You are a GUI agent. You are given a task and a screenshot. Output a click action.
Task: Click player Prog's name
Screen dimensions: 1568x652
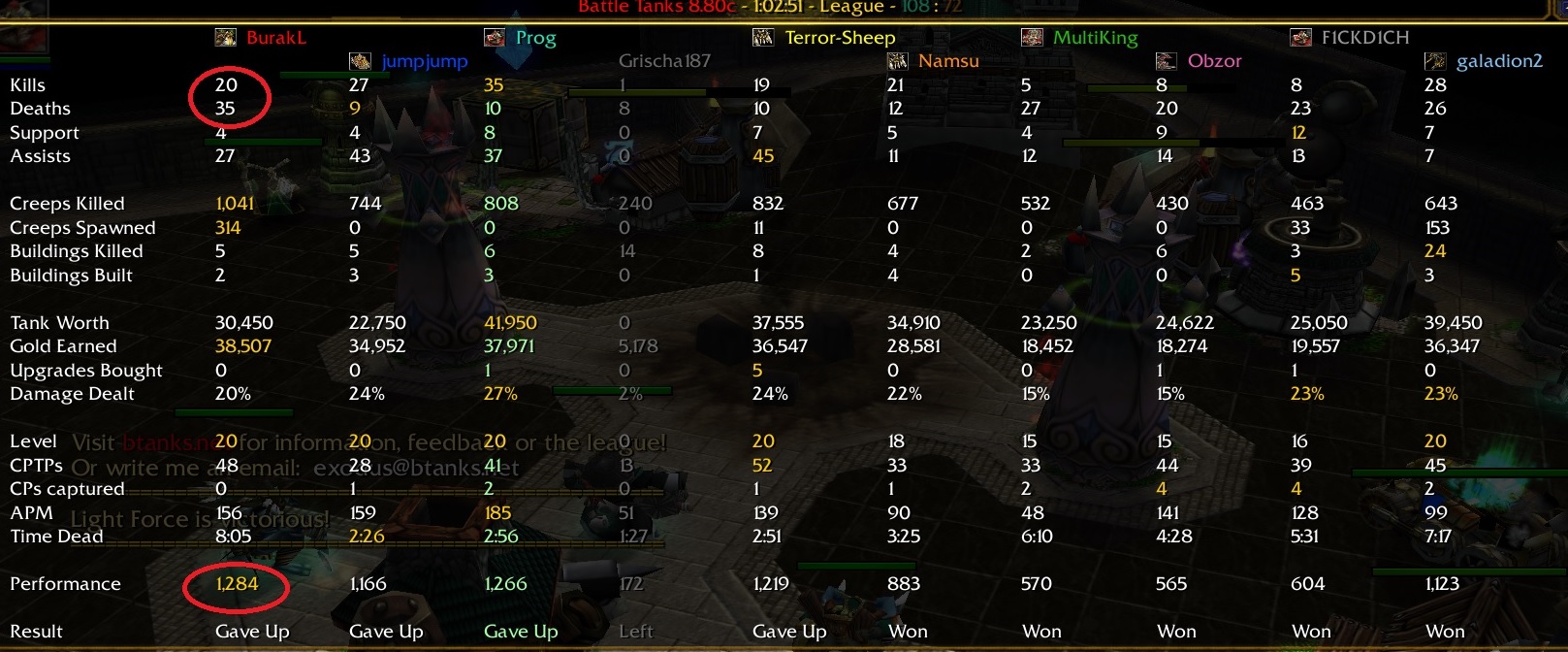click(535, 38)
